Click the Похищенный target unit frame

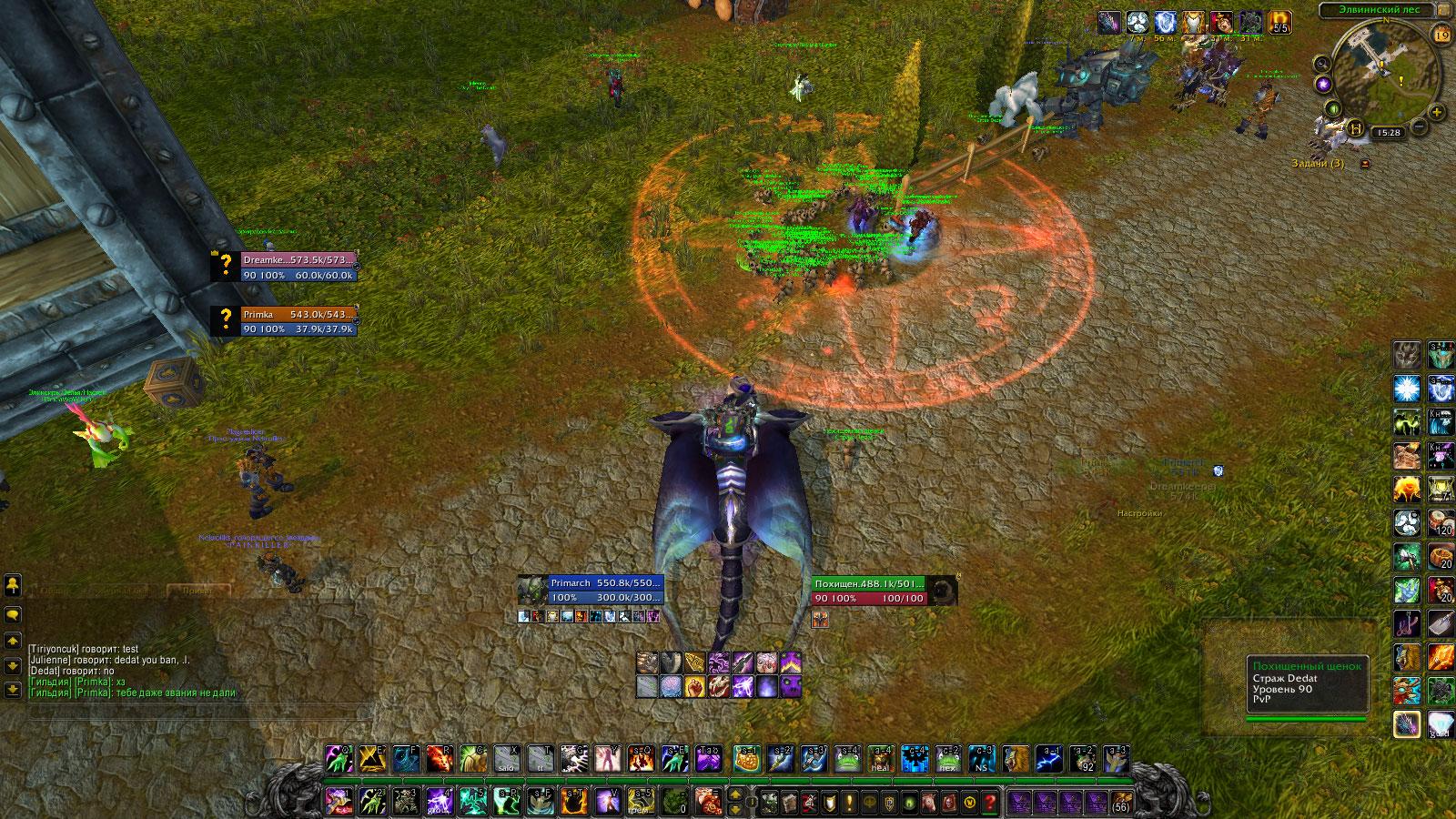point(869,591)
